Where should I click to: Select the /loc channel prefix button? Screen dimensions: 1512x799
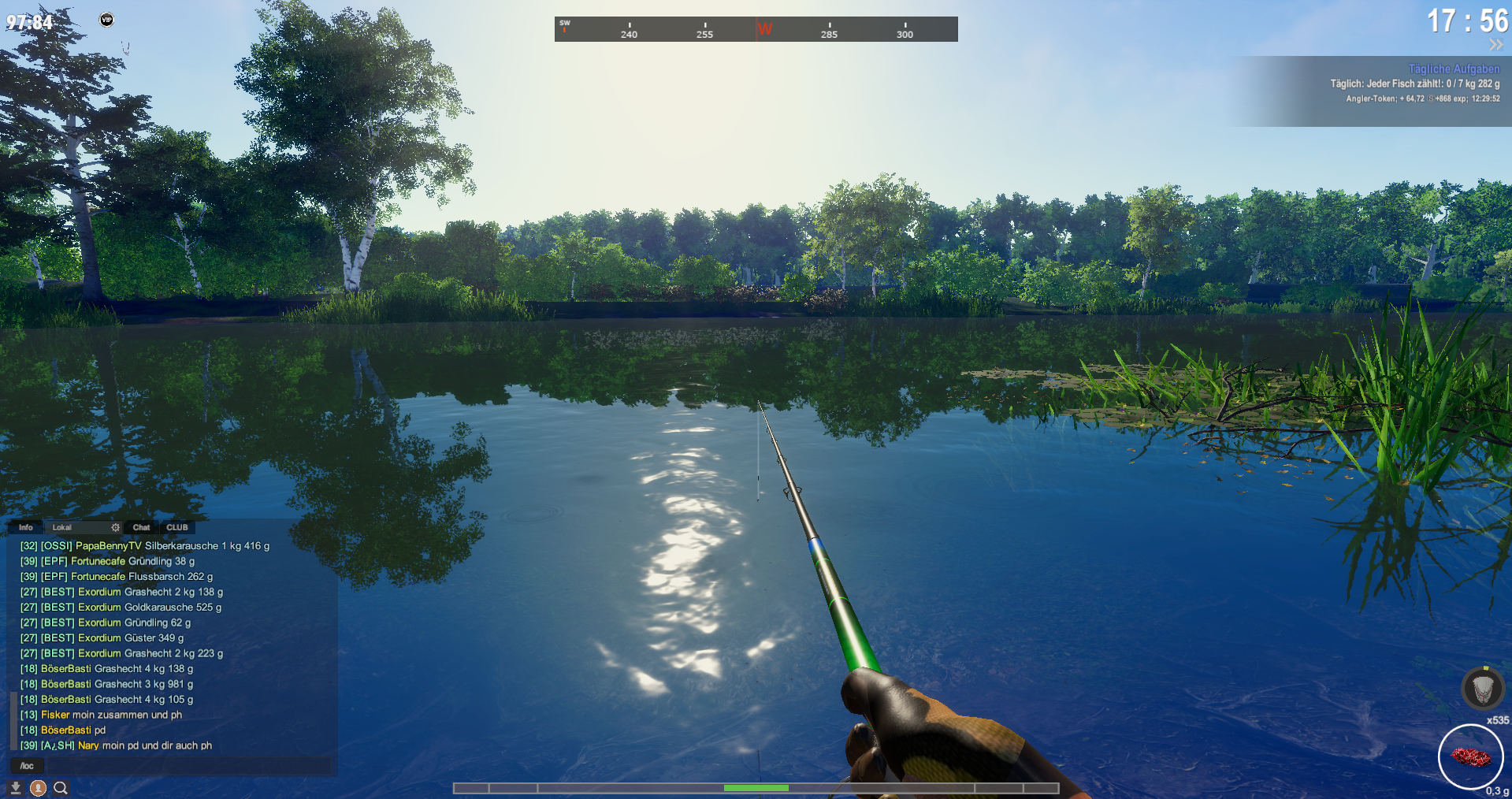tap(27, 765)
